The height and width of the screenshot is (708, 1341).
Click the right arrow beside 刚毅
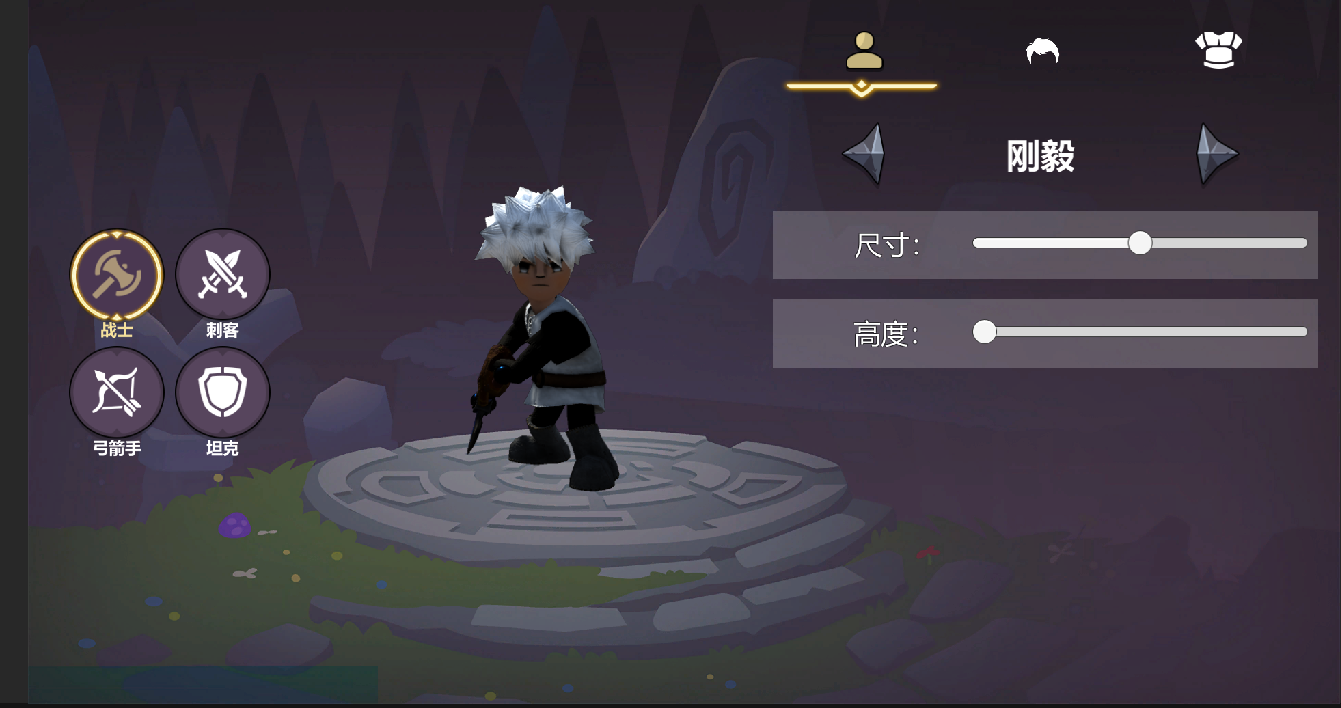coord(1217,155)
